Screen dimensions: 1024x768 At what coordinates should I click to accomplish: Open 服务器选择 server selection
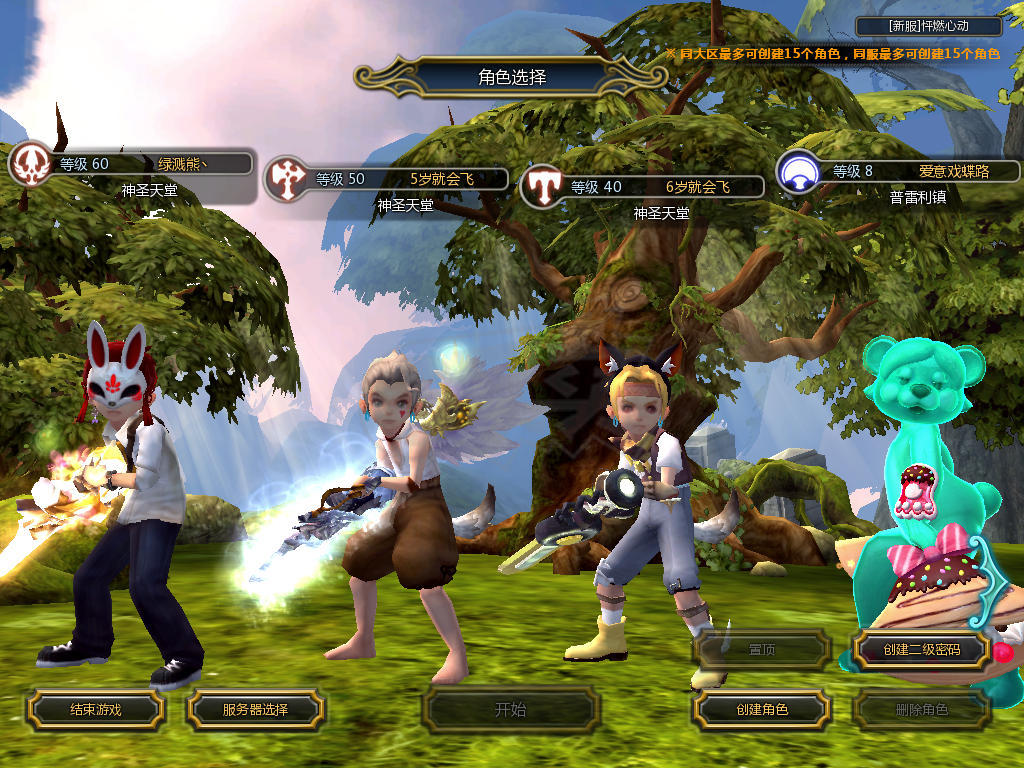(255, 710)
